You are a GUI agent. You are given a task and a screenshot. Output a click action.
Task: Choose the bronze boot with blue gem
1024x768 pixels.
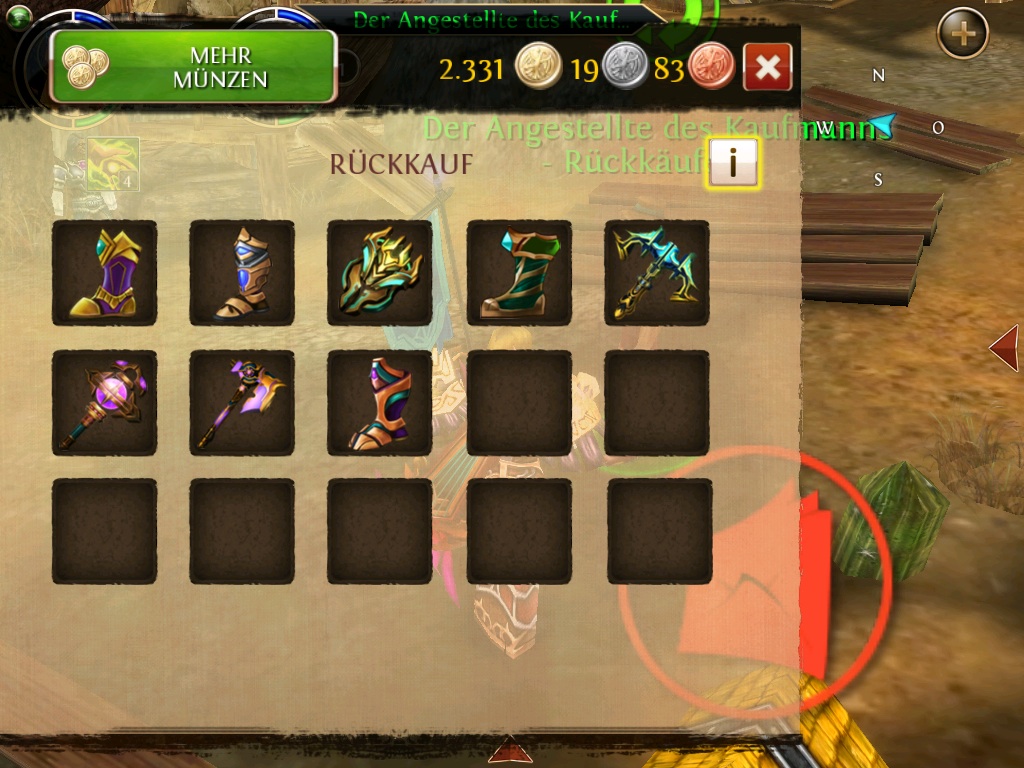[242, 273]
